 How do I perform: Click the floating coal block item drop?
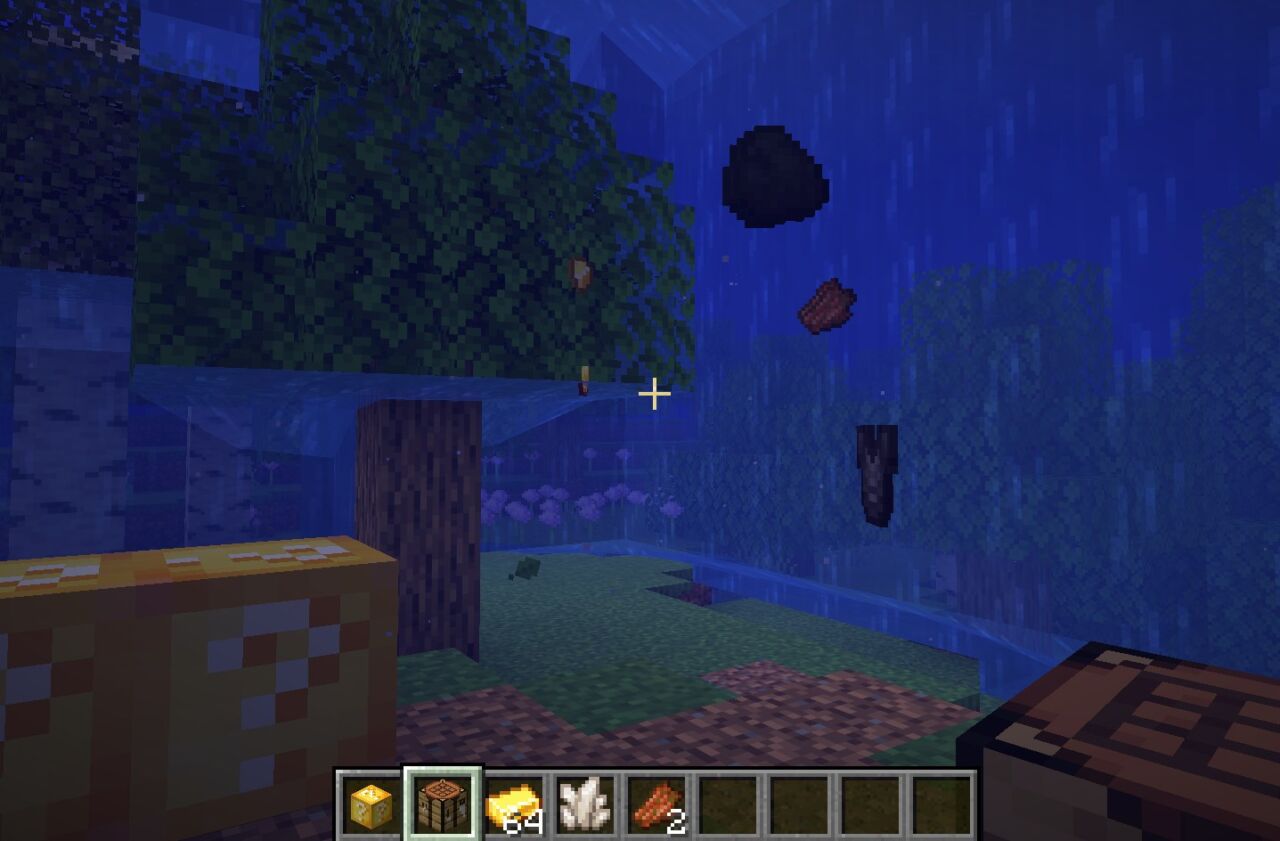click(773, 175)
